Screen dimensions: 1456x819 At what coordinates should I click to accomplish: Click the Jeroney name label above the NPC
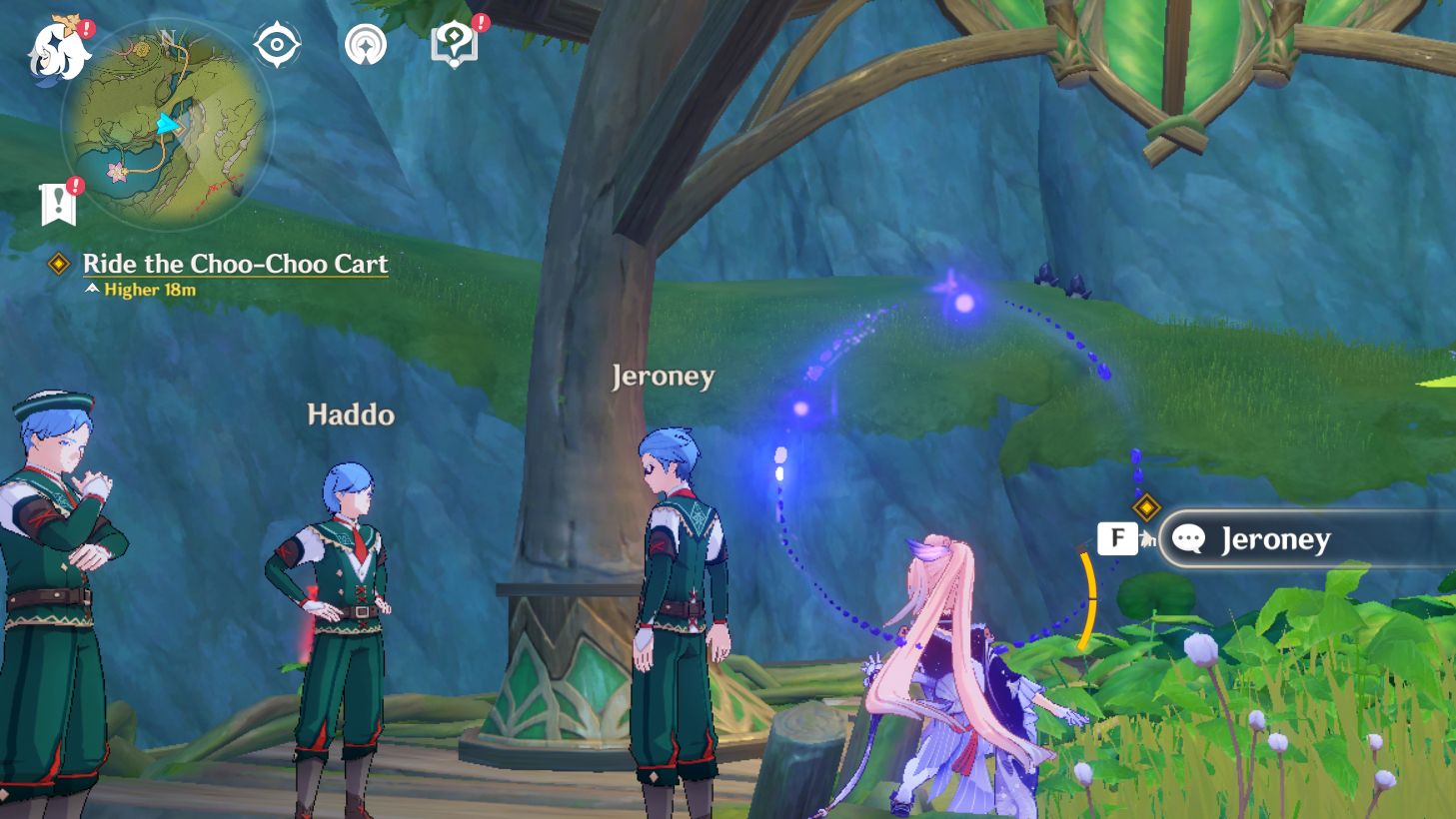(x=663, y=377)
